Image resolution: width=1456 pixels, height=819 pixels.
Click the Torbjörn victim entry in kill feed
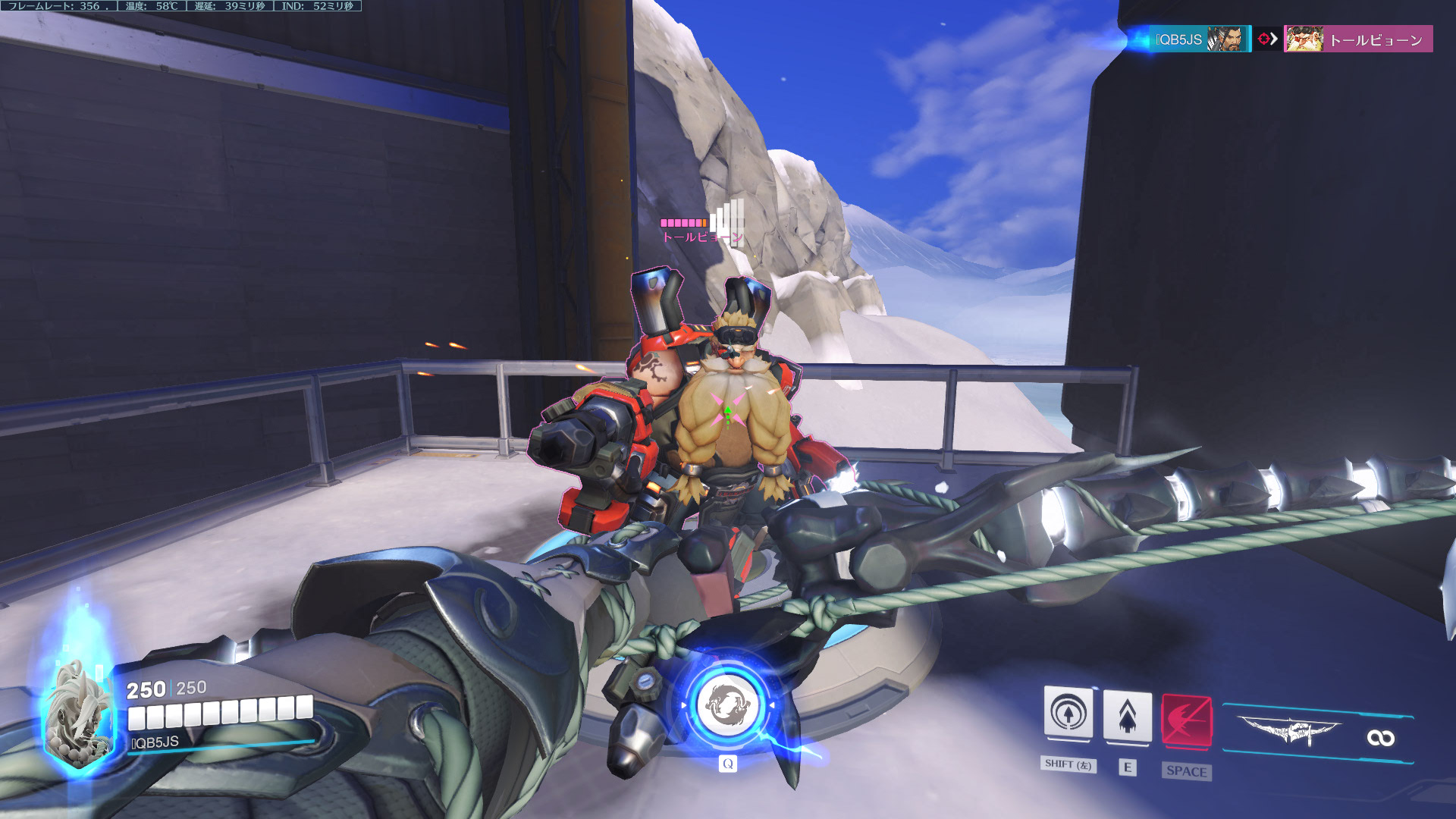tap(1357, 39)
